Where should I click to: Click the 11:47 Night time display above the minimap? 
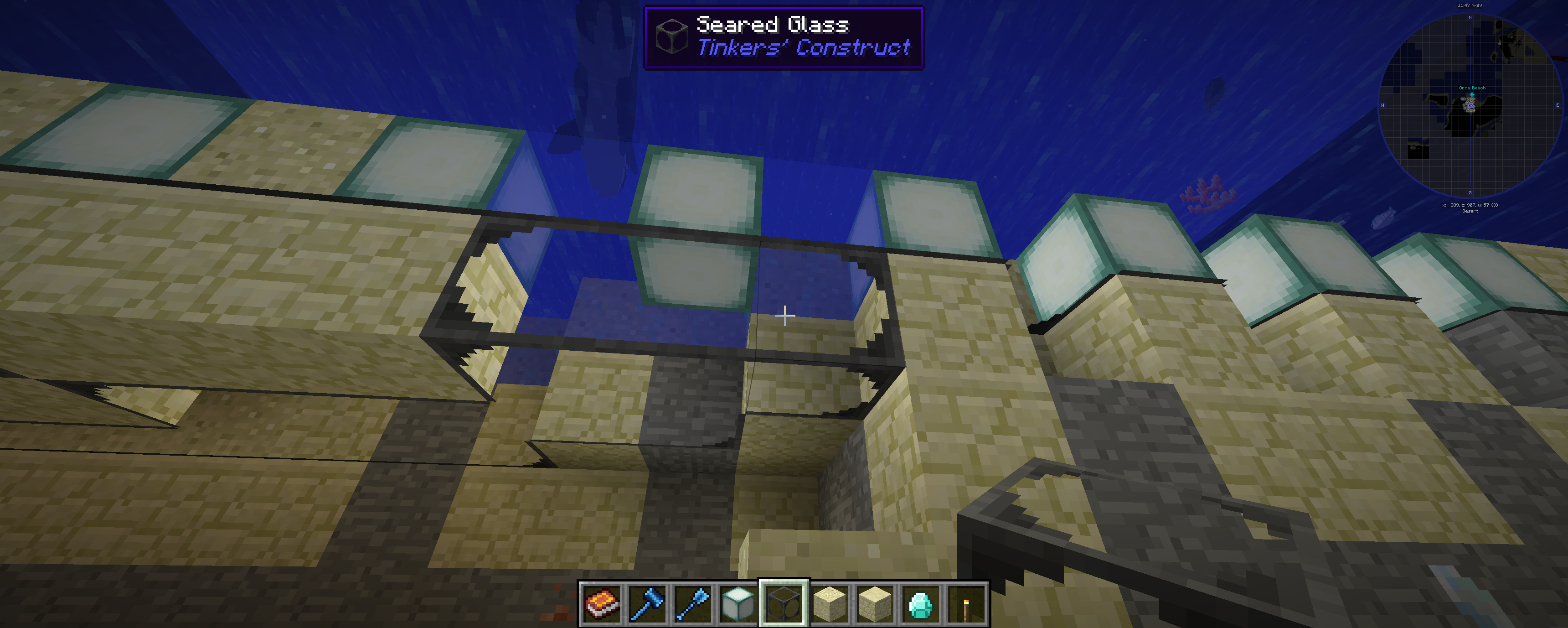1470,5
